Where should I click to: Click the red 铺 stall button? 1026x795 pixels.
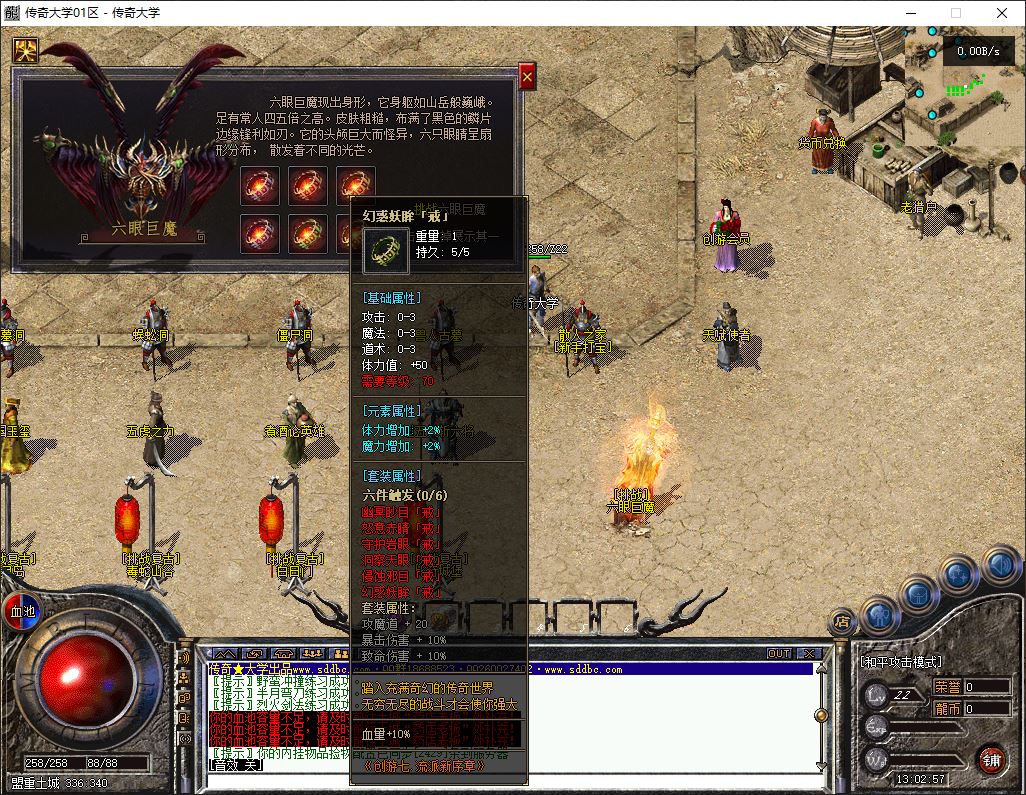click(x=991, y=758)
